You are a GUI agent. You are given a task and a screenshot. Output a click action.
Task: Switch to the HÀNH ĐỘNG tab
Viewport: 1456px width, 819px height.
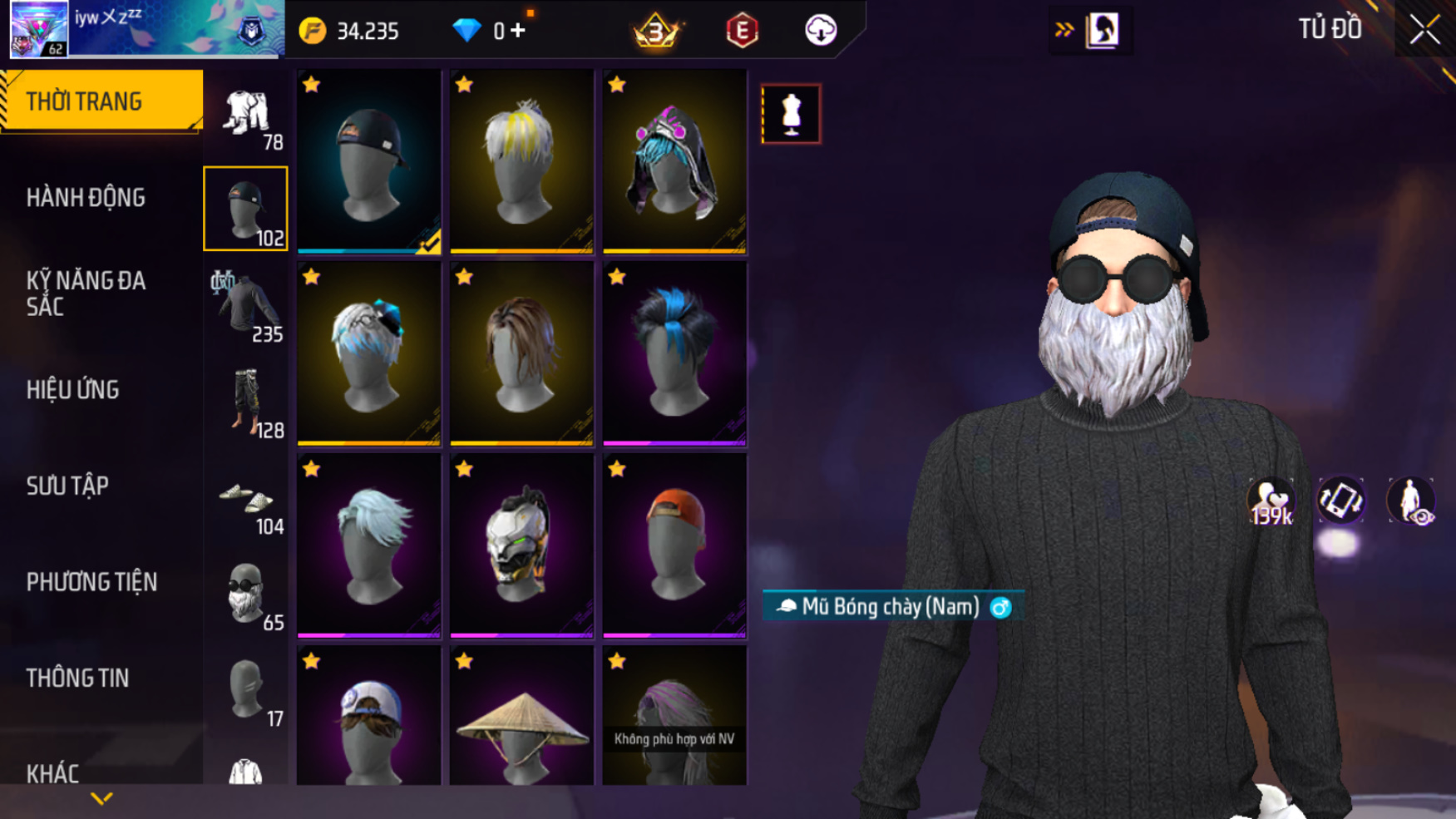click(x=86, y=198)
